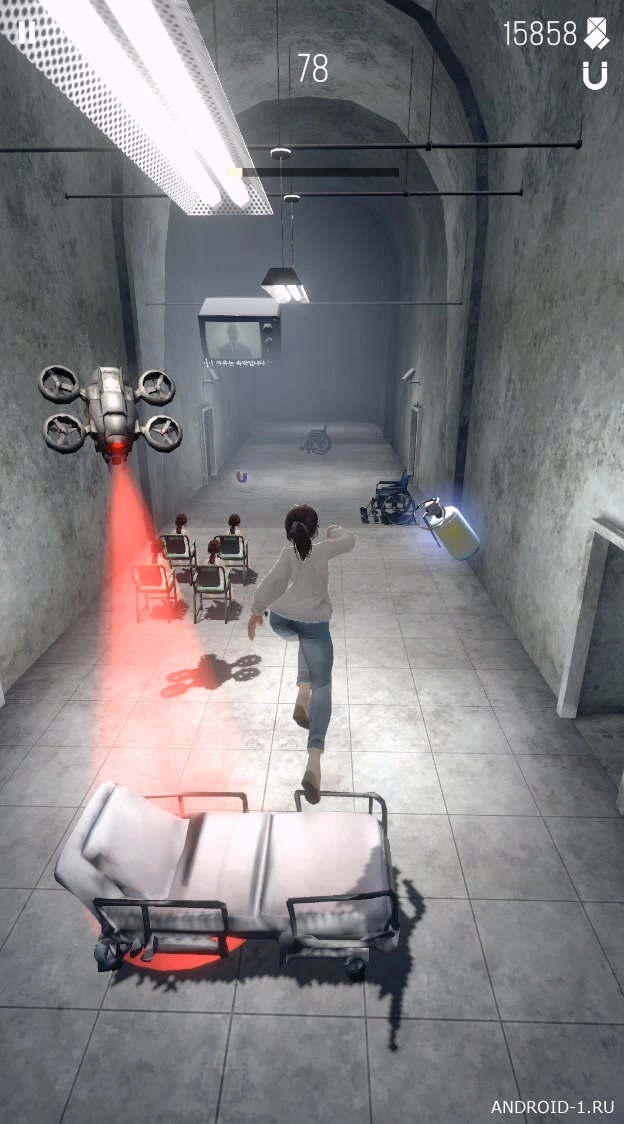Tap the magnet power-up icon
624x1124 pixels.
click(x=595, y=75)
